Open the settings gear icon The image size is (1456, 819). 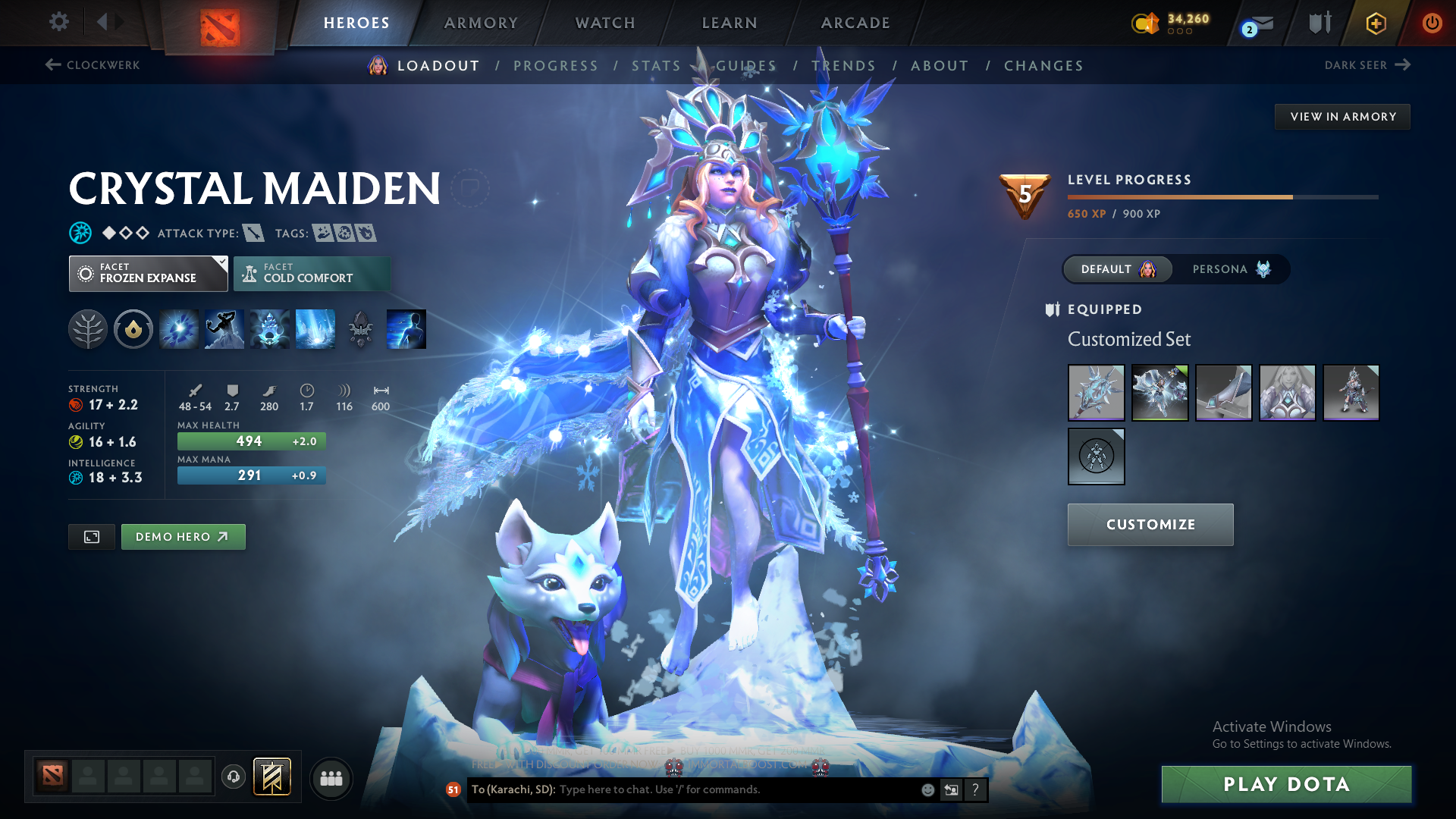point(59,22)
